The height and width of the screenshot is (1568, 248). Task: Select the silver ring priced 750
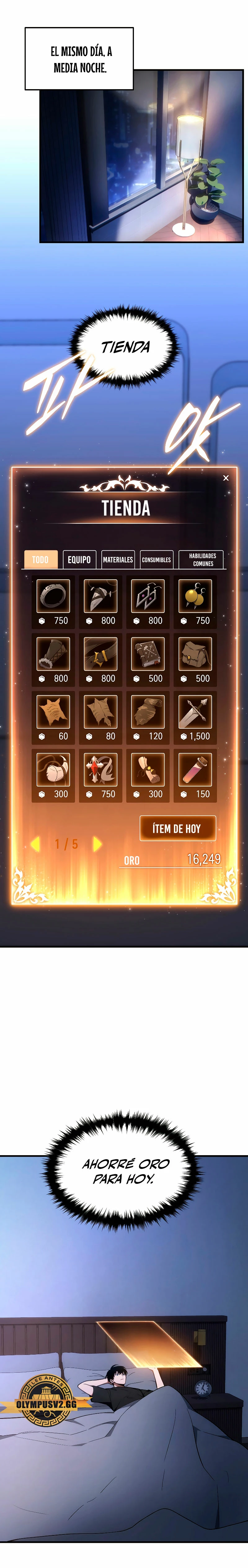(53, 596)
